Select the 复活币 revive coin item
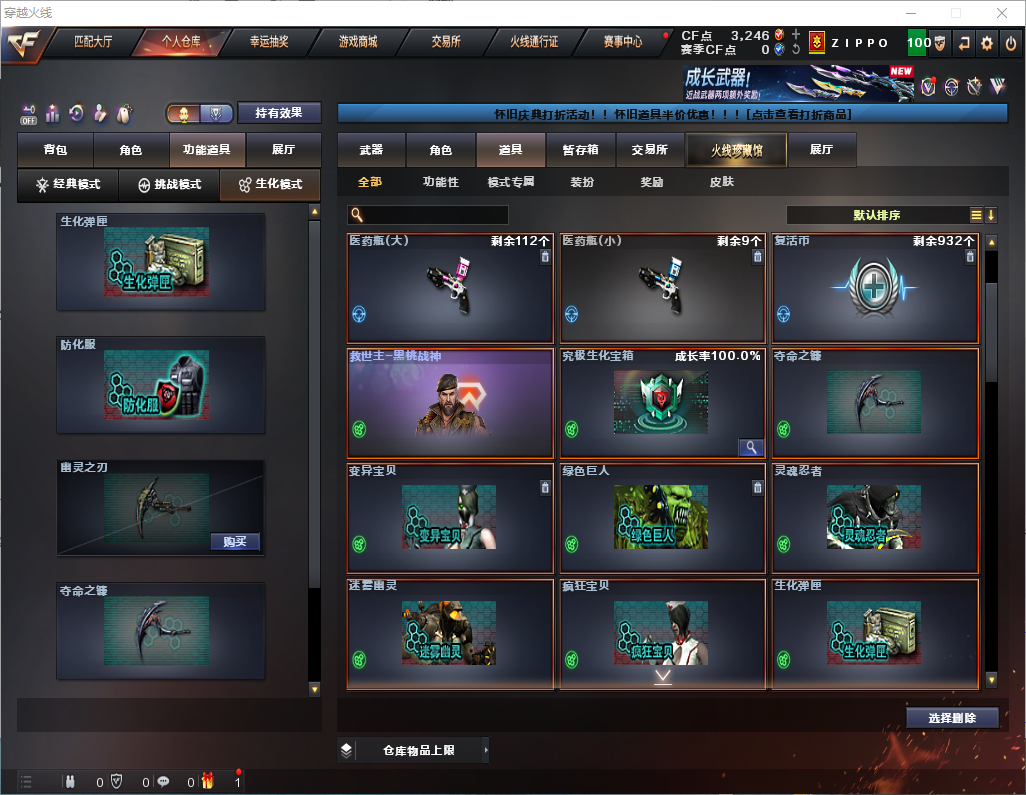 pyautogui.click(x=874, y=290)
